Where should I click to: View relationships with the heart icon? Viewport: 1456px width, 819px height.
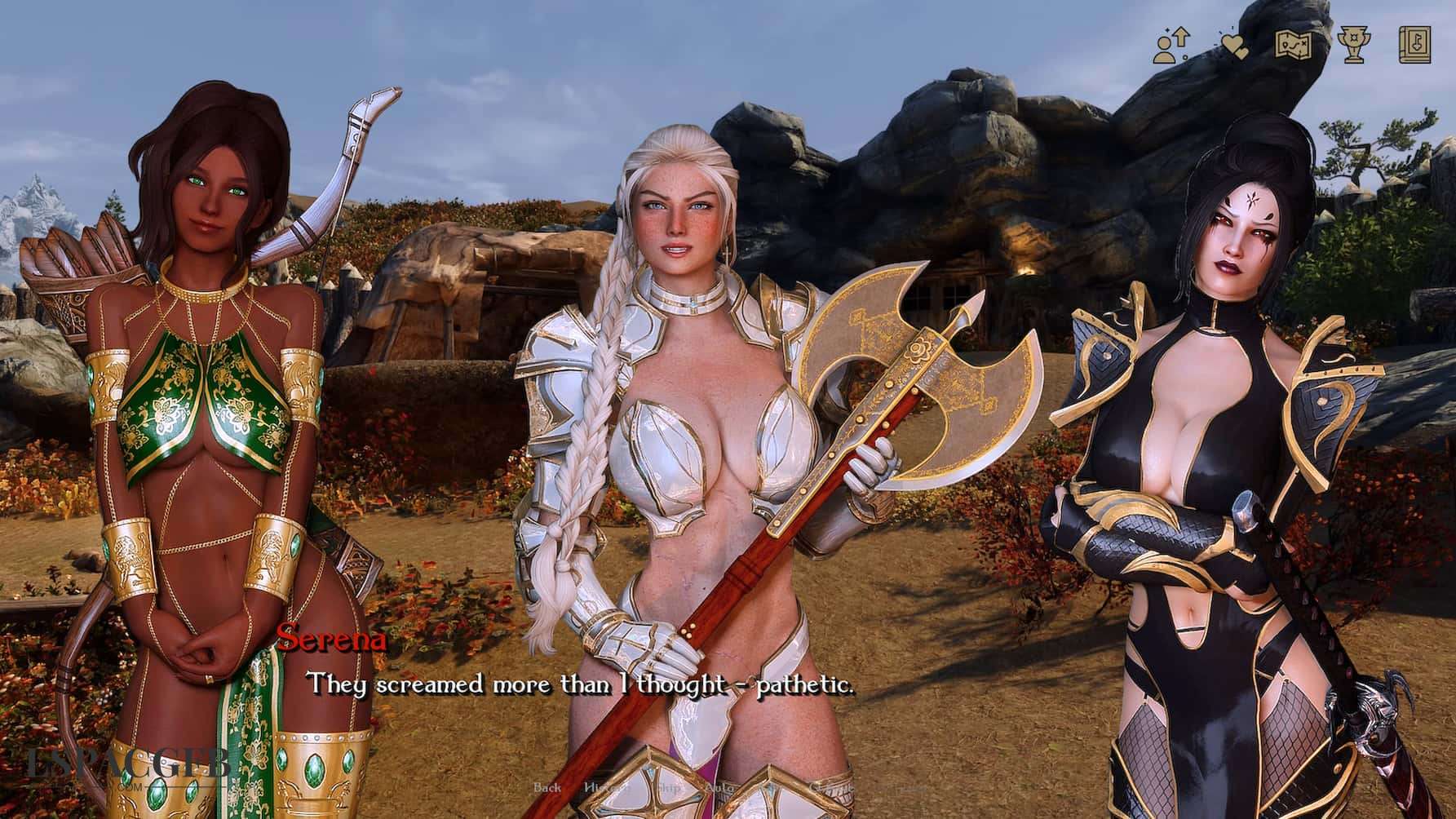pyautogui.click(x=1236, y=45)
